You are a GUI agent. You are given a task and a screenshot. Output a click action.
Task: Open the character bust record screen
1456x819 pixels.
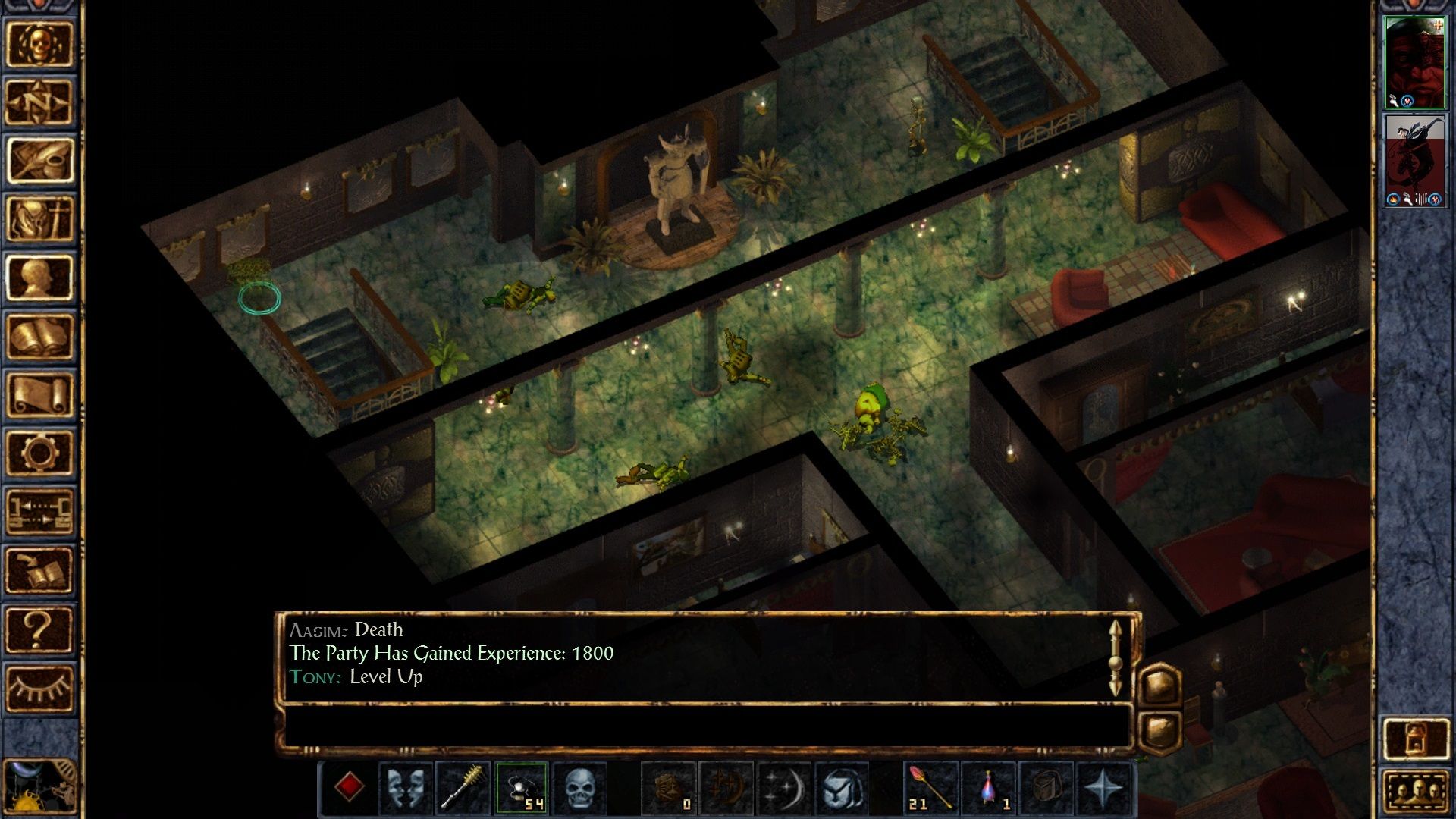pos(39,278)
